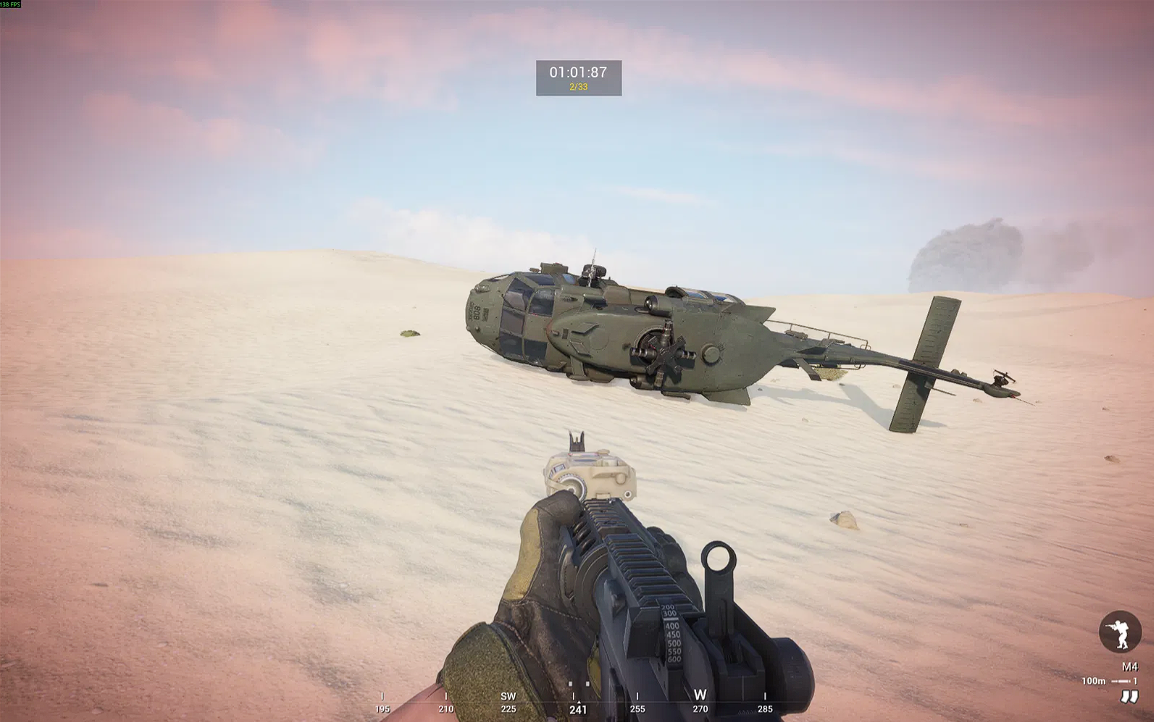Click the soldier stance indicator icon

tap(1119, 632)
